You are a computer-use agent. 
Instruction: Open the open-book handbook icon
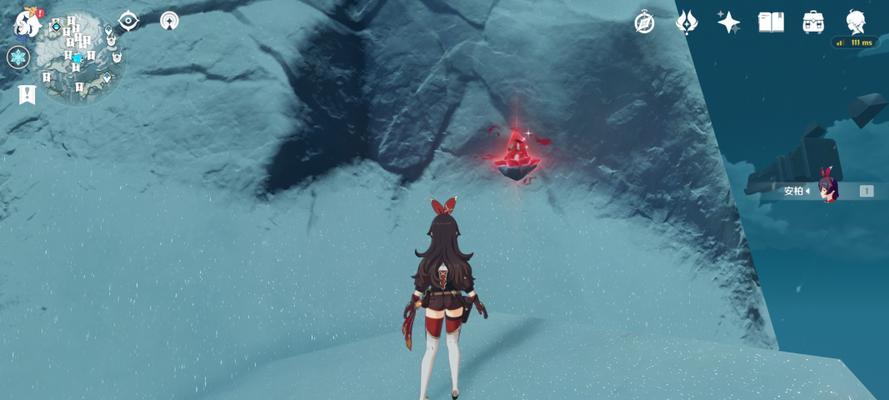click(771, 22)
